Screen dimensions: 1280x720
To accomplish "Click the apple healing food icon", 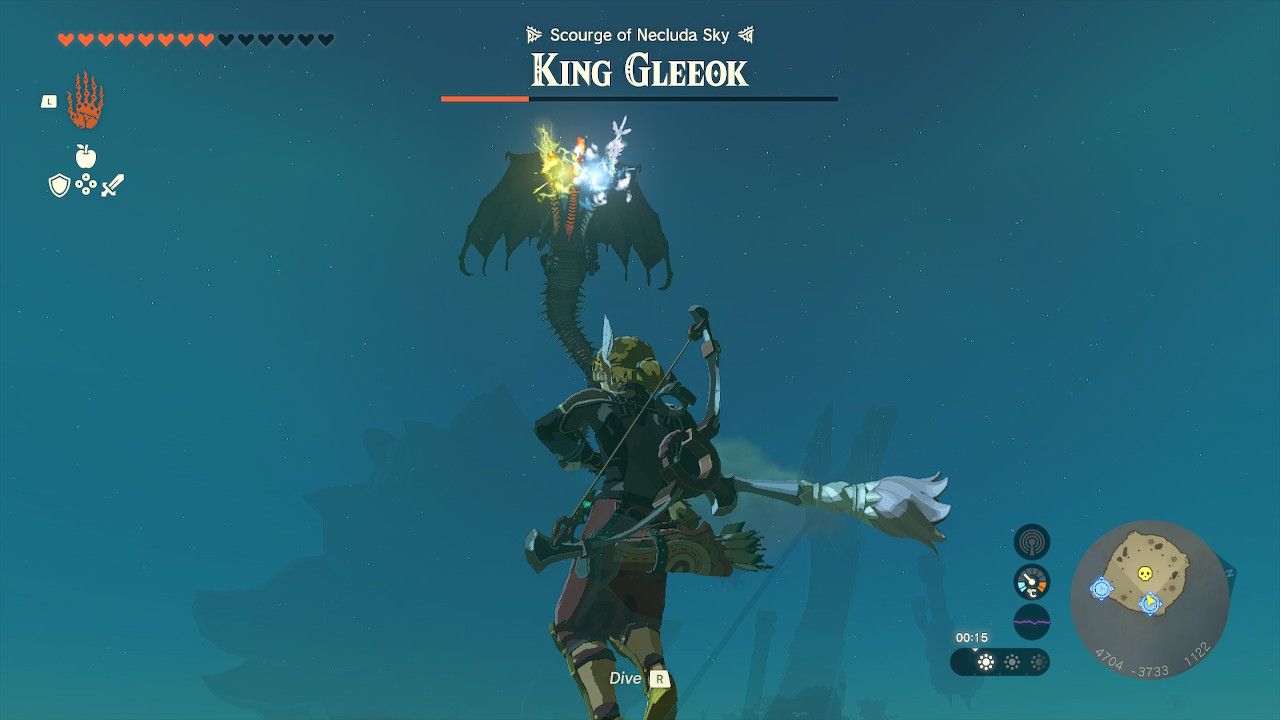I will pyautogui.click(x=86, y=156).
